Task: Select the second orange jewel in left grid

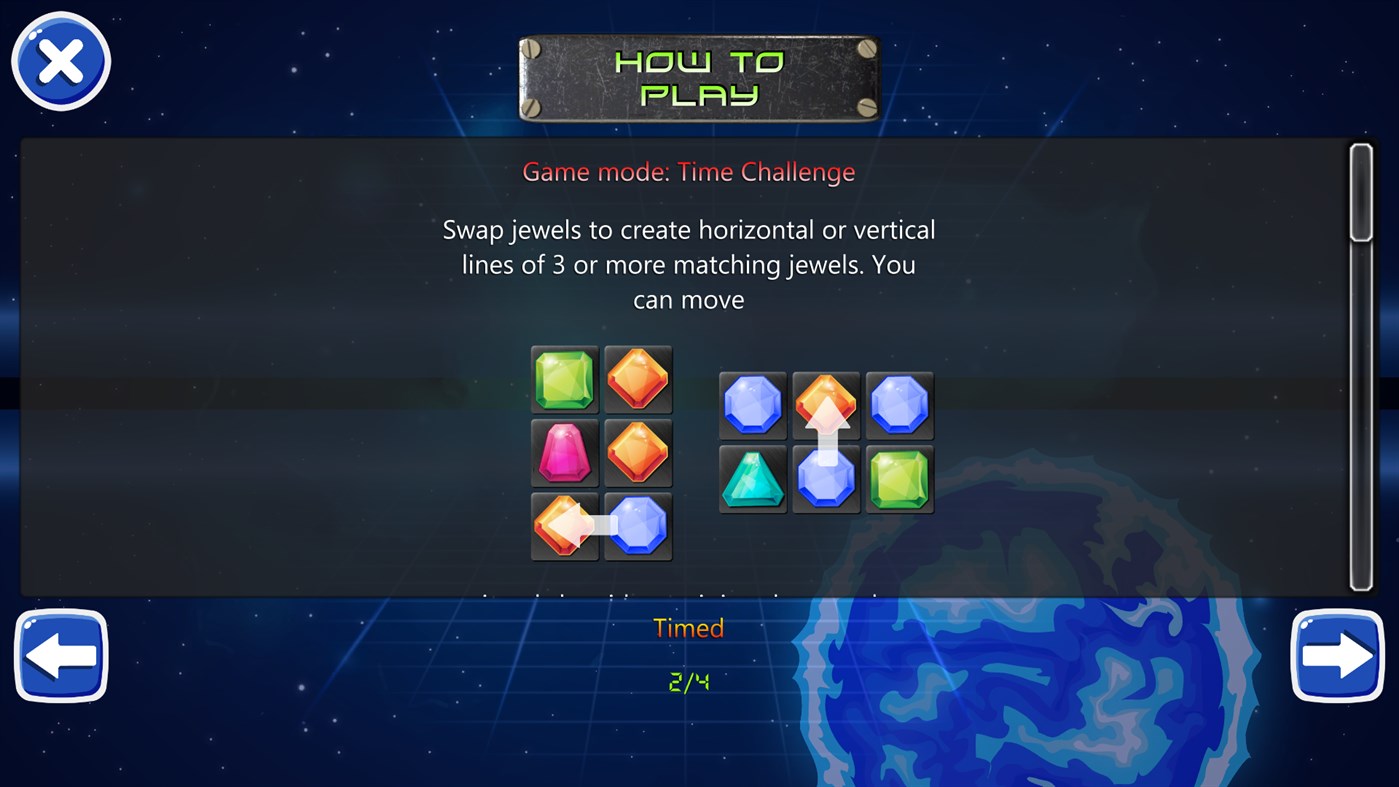Action: pyautogui.click(x=638, y=453)
